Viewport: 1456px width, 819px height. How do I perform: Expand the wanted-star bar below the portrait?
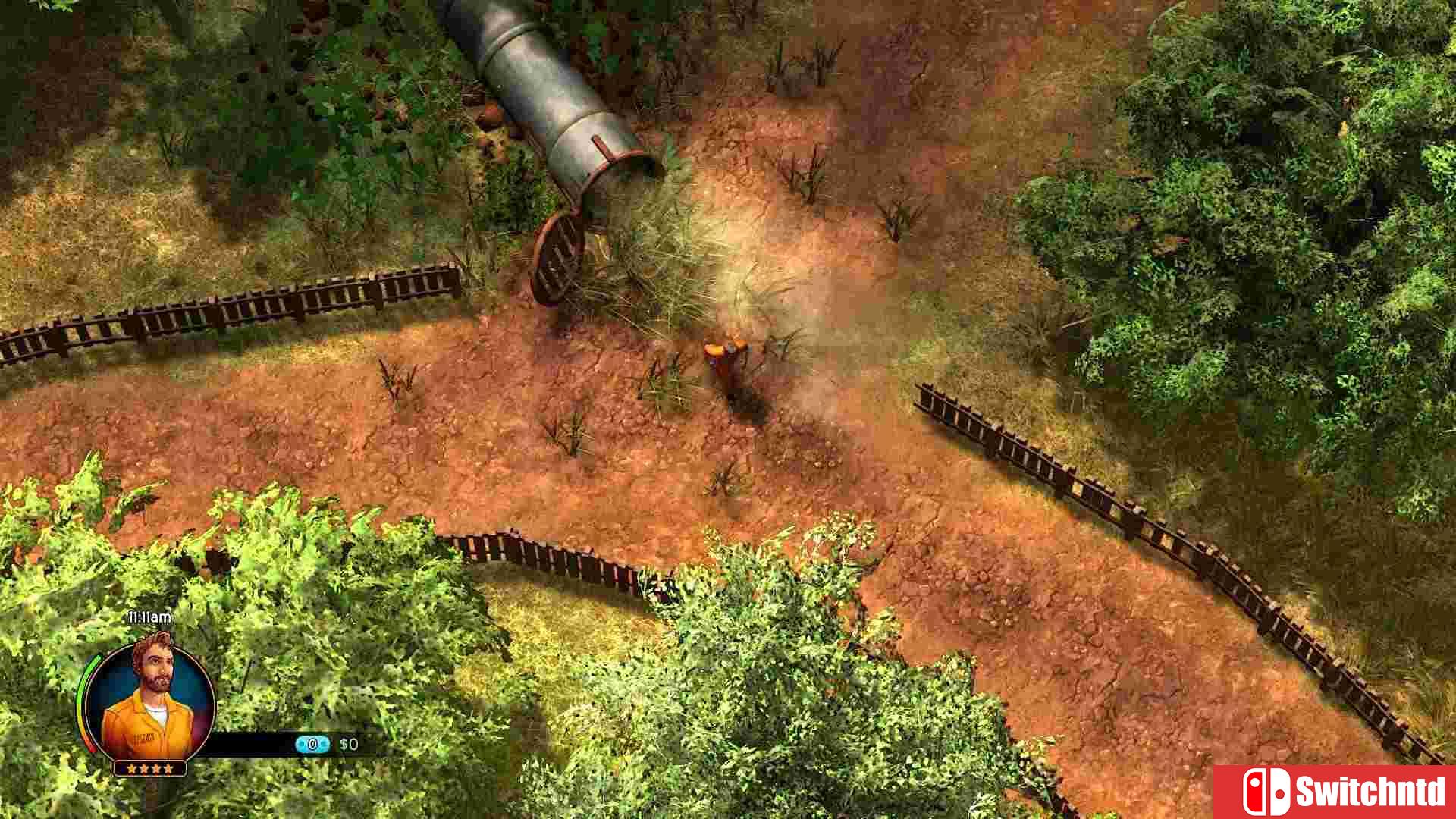coord(150,768)
